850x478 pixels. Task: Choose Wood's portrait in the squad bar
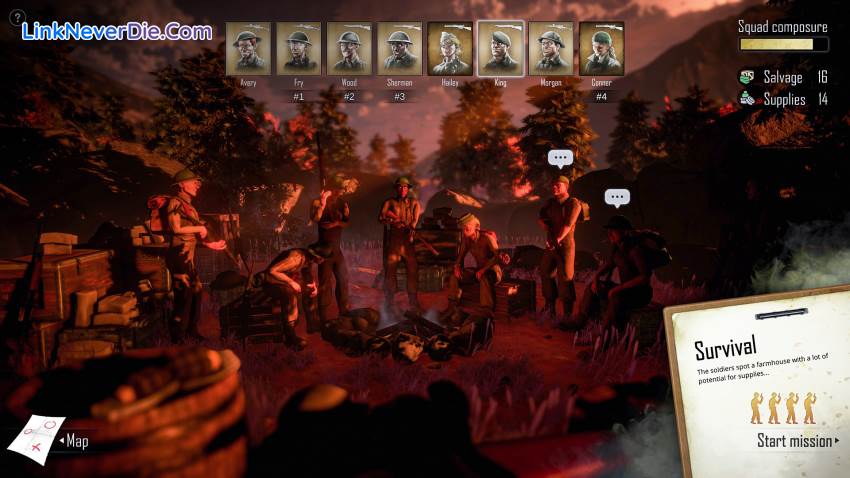[349, 48]
